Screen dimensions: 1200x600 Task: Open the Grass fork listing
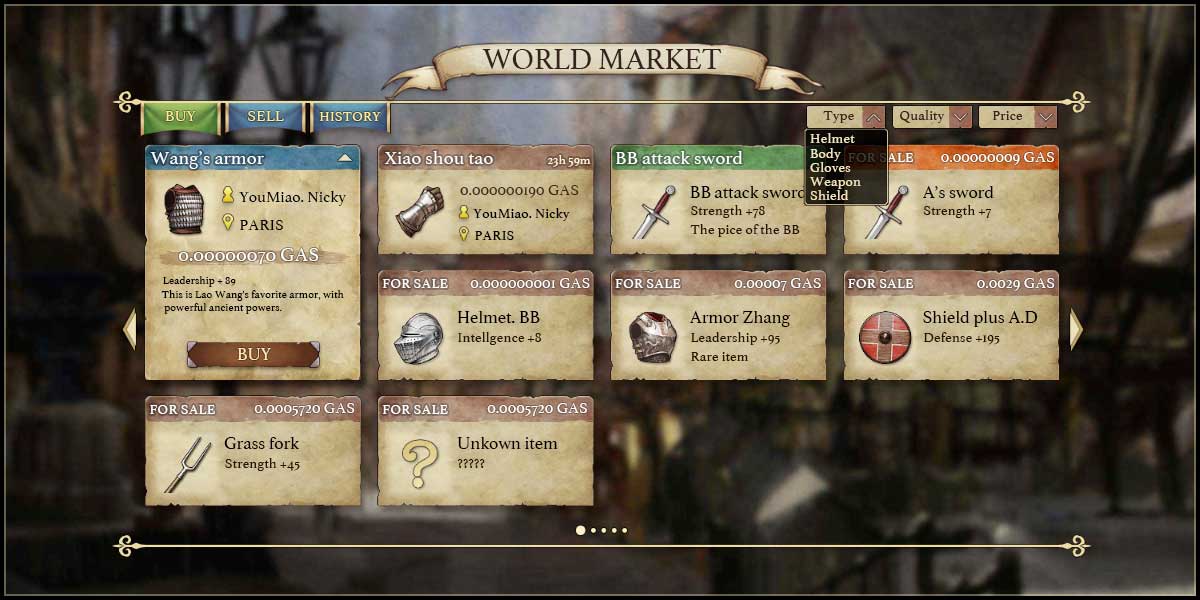(252, 452)
